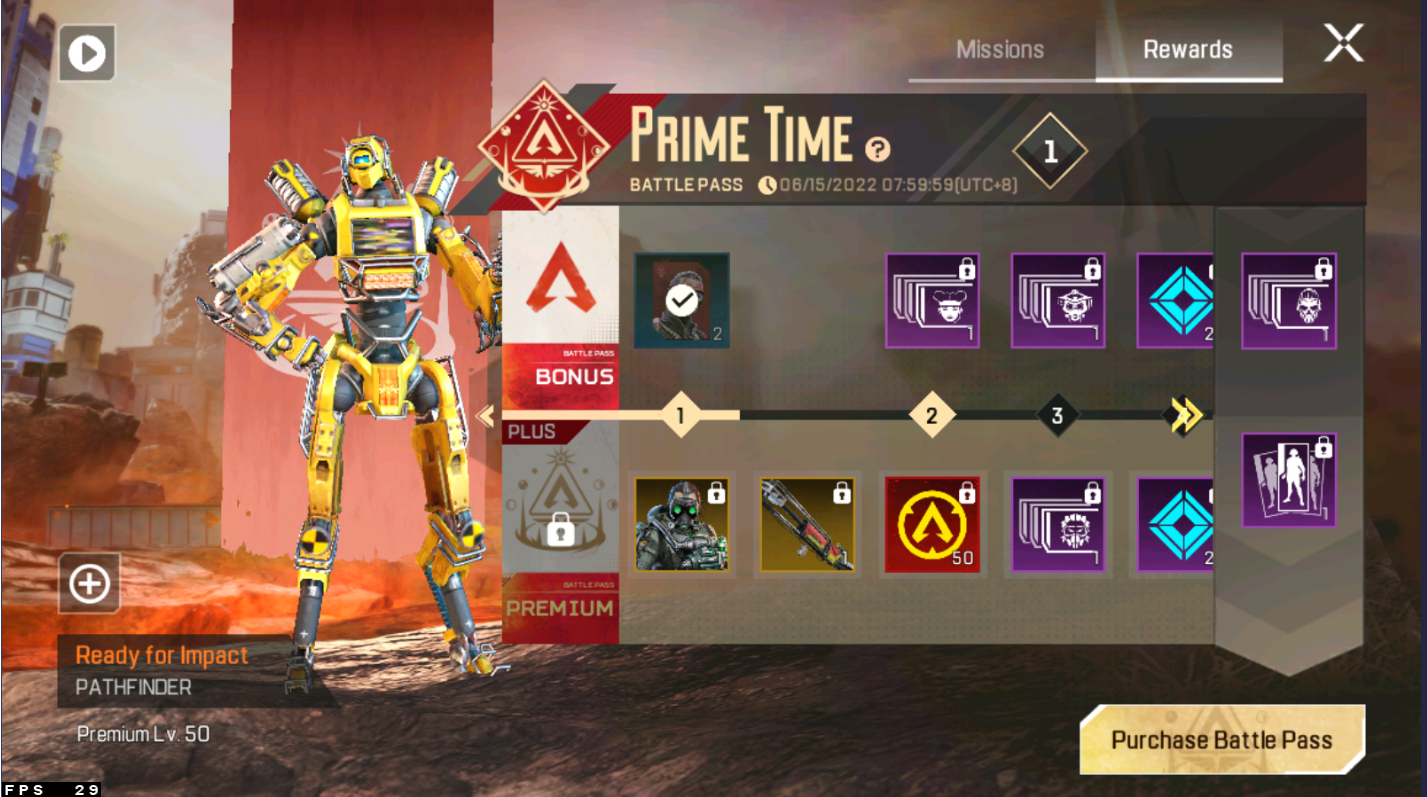
Task: Select the locked Premium battle pass emblem
Action: pyautogui.click(x=560, y=520)
